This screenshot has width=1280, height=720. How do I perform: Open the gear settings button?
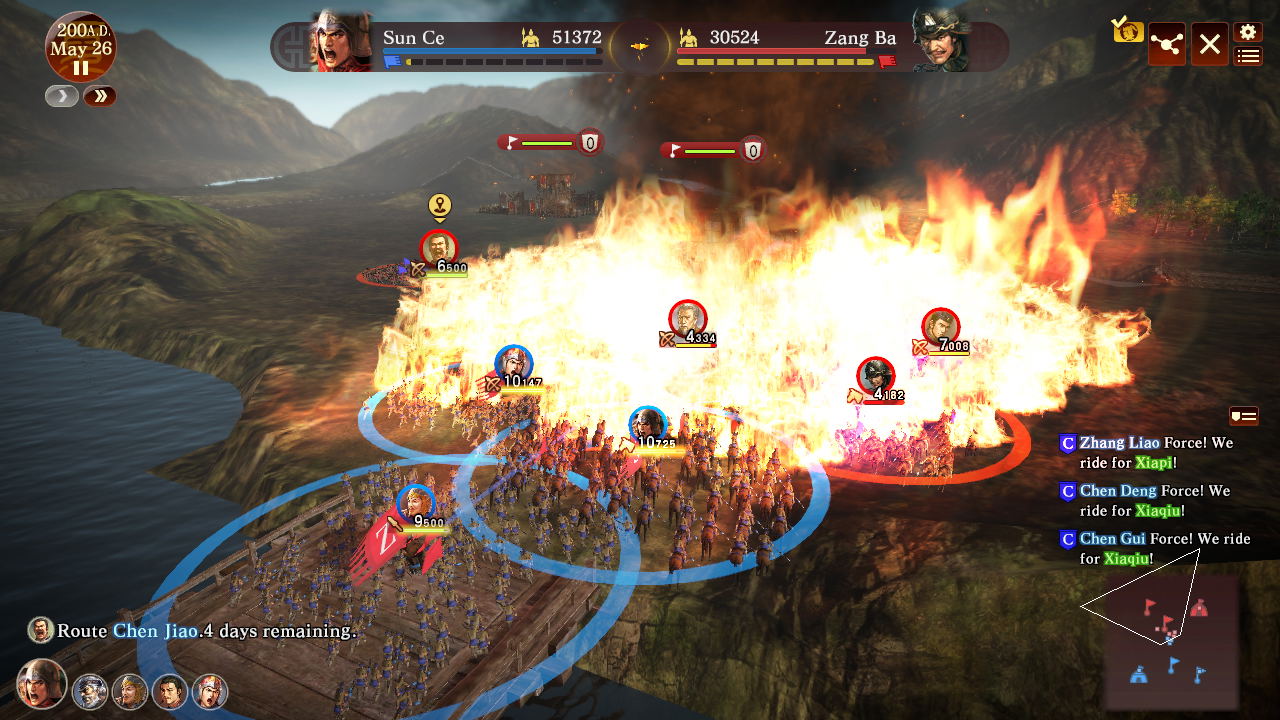[x=1247, y=33]
